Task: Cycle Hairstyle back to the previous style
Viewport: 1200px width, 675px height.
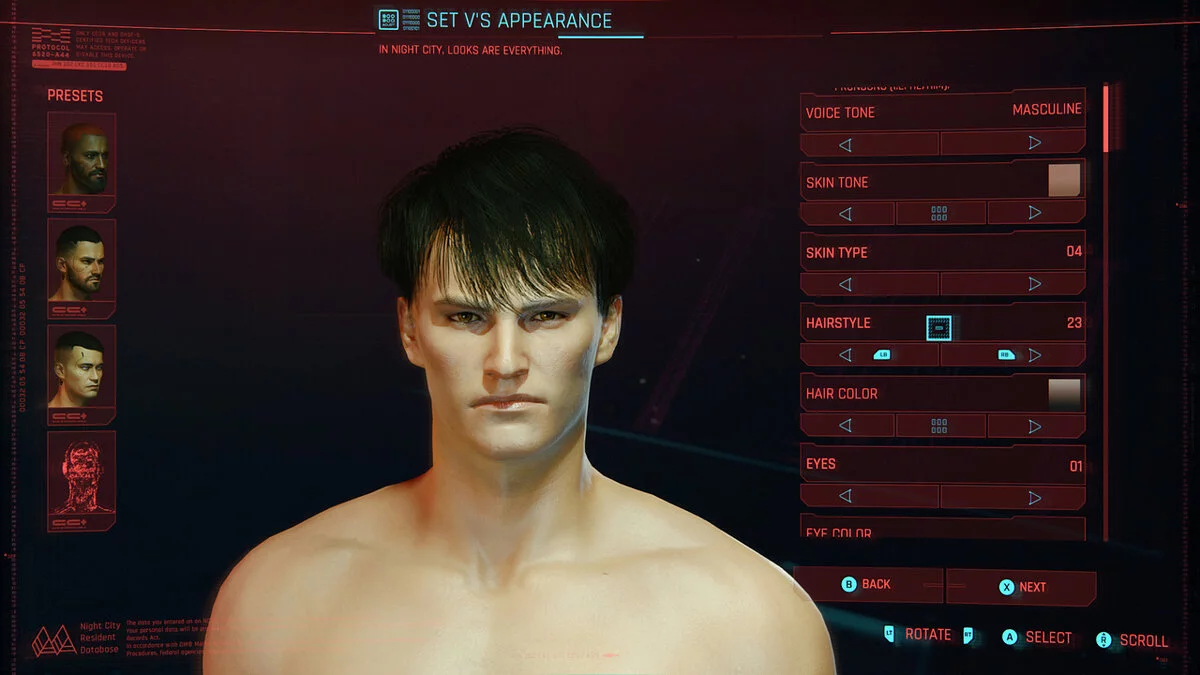Action: coord(845,355)
